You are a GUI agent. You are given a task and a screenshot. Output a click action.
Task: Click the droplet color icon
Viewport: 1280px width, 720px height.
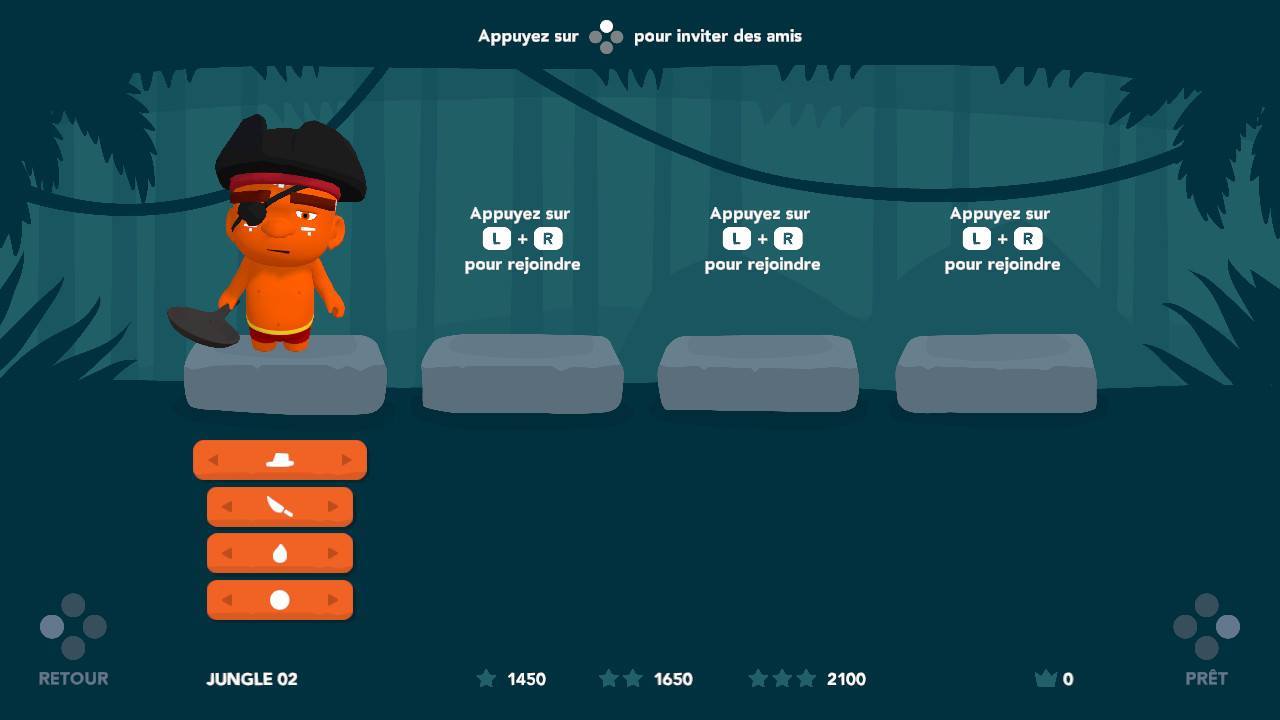[x=280, y=552]
